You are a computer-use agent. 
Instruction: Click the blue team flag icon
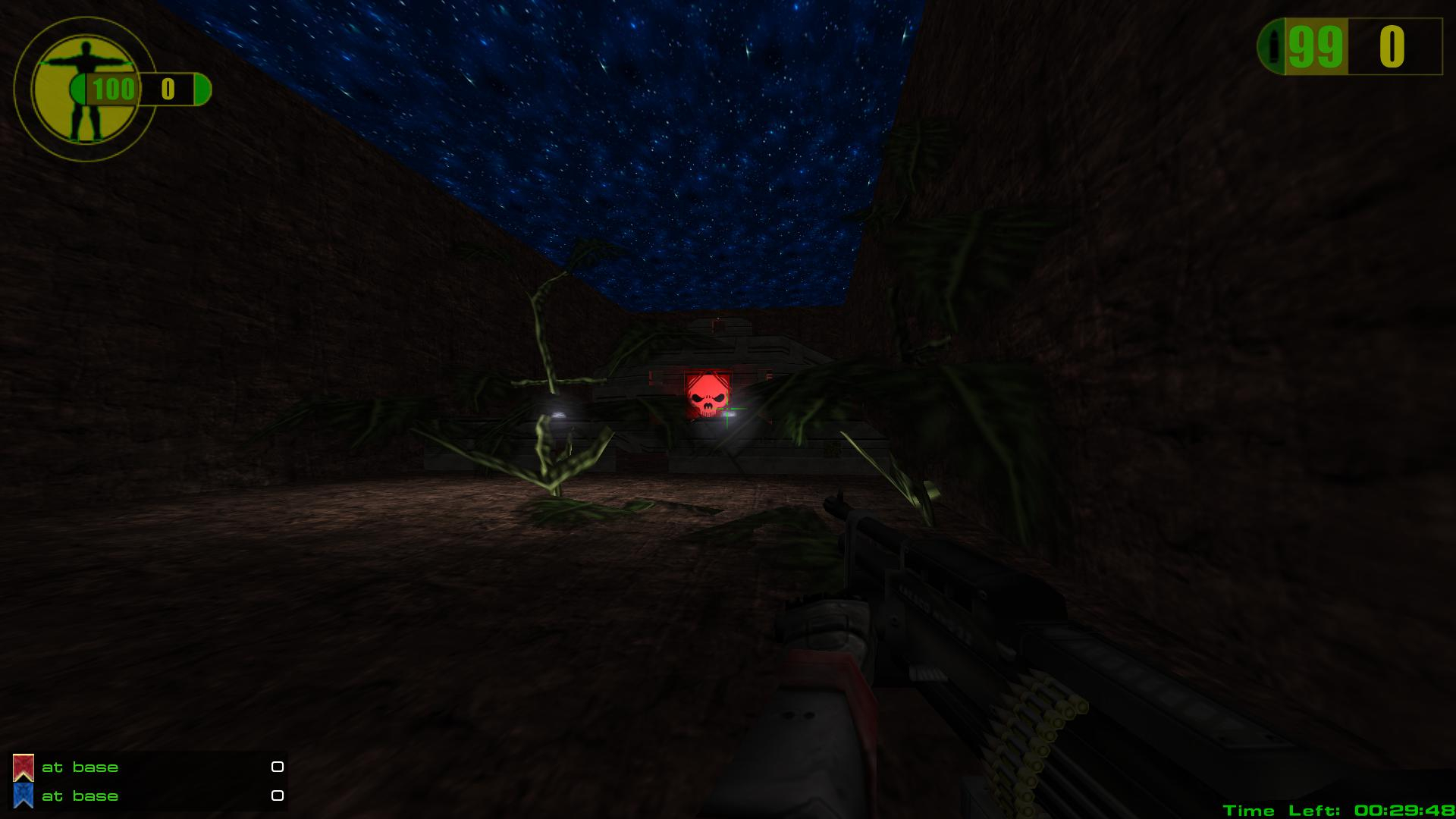(24, 796)
